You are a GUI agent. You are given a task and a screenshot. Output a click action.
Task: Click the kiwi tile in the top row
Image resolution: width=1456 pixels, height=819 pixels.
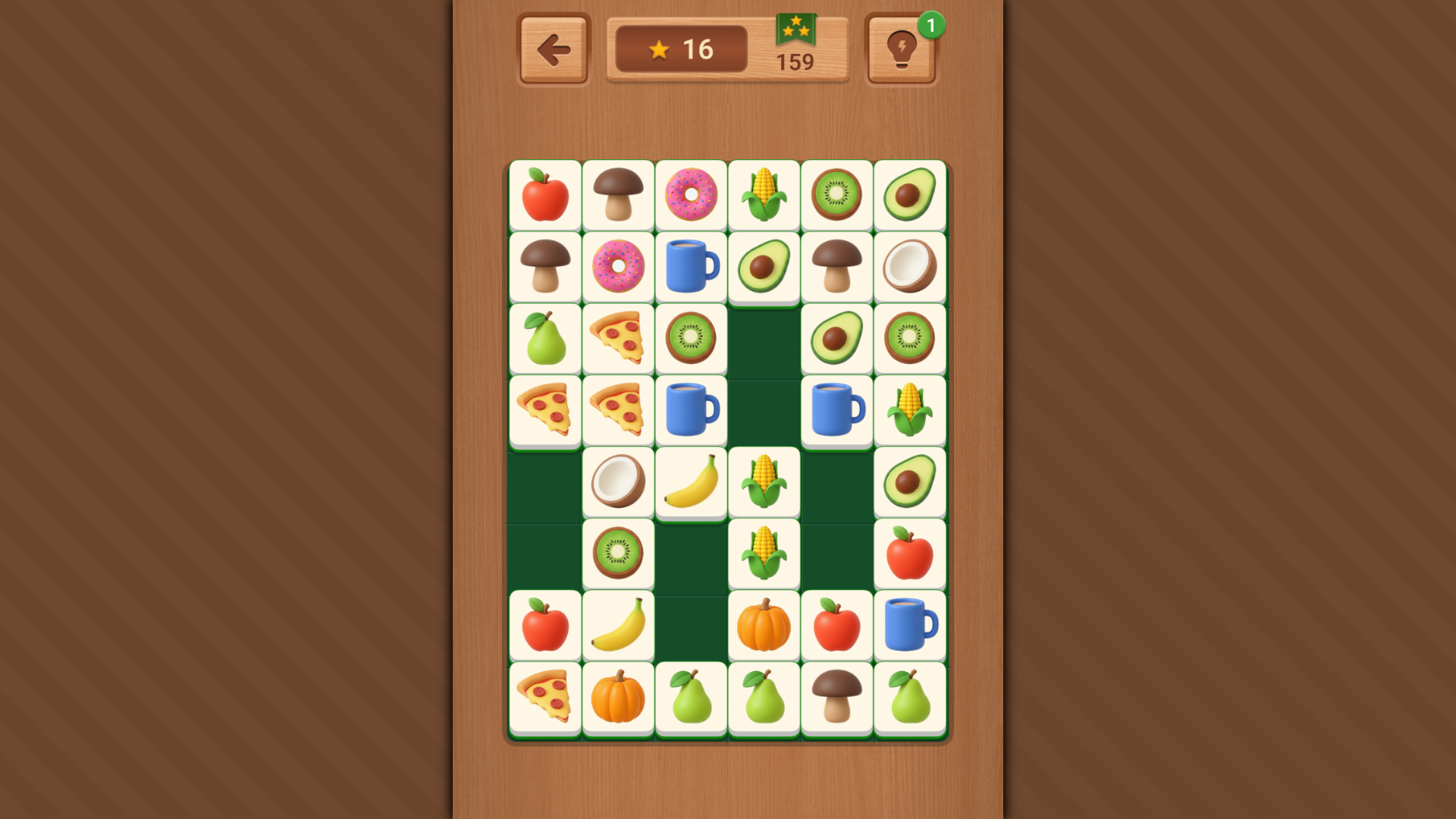pyautogui.click(x=836, y=196)
